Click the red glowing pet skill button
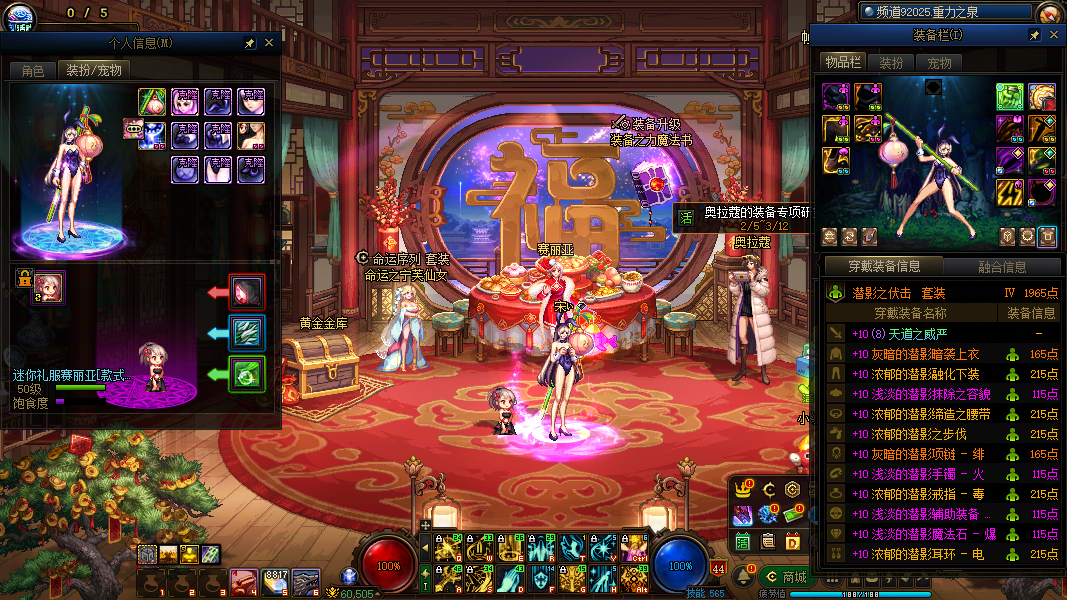This screenshot has width=1067, height=600. pos(246,292)
